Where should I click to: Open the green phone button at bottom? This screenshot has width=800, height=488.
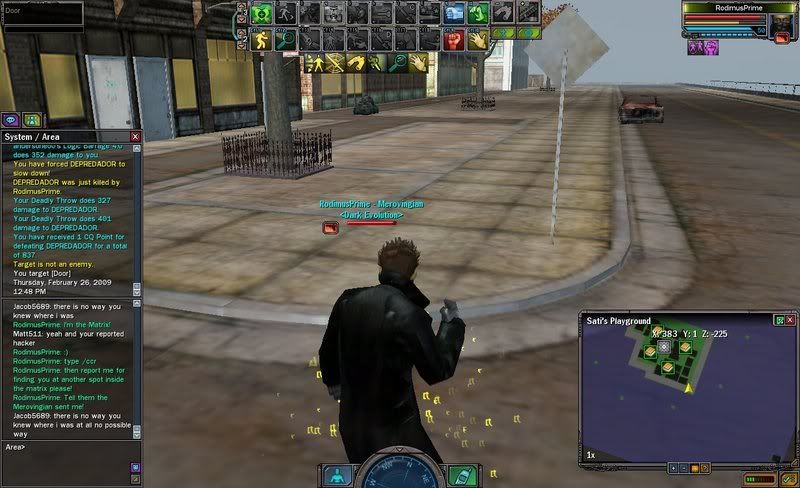(x=459, y=475)
